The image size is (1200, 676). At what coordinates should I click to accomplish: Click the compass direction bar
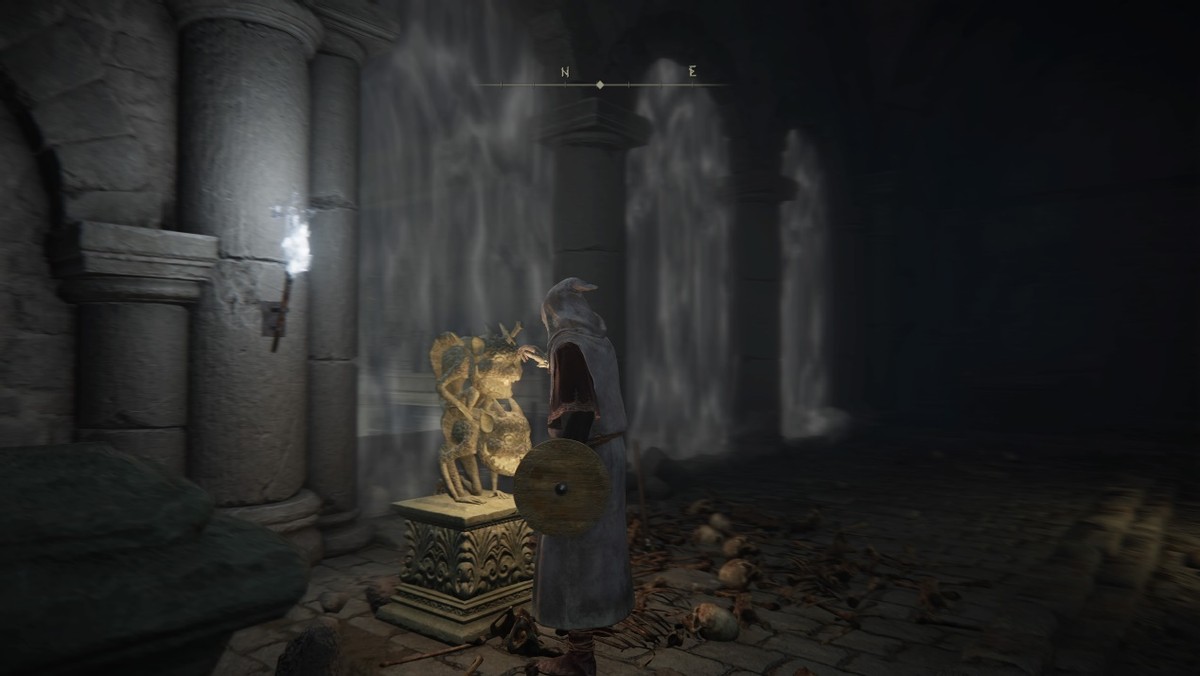pos(600,83)
